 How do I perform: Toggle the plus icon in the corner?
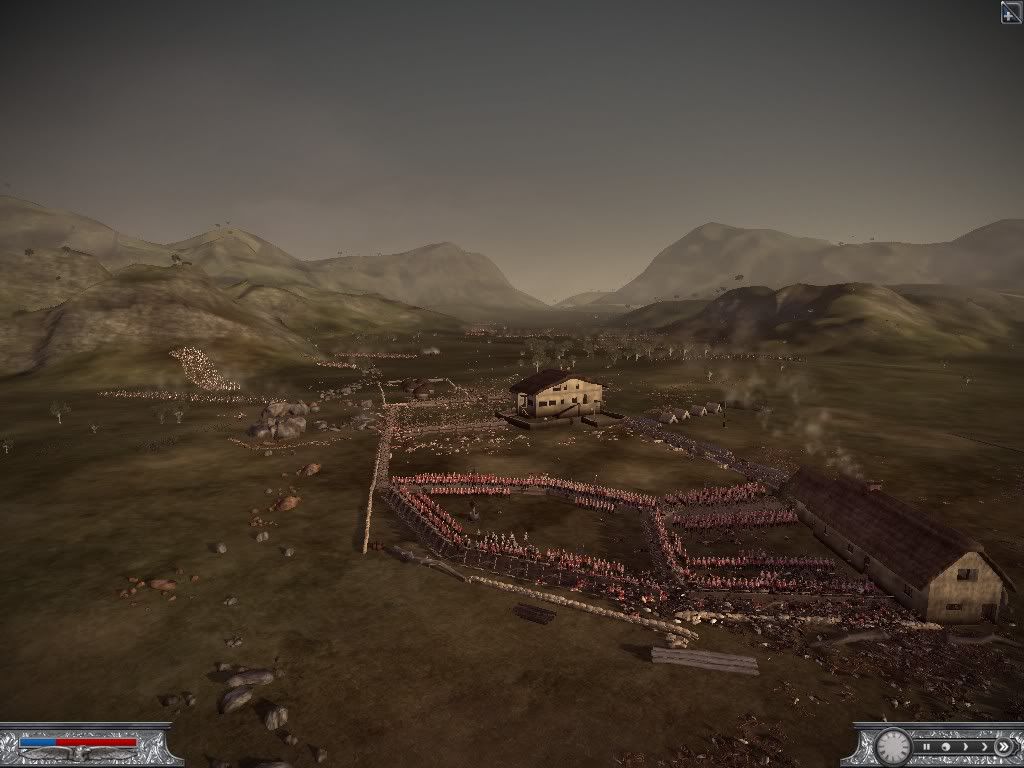[1011, 11]
